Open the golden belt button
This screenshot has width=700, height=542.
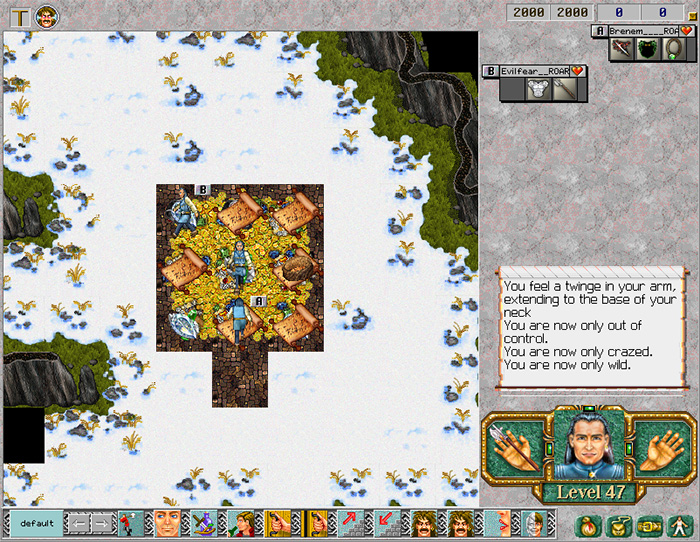tap(648, 524)
